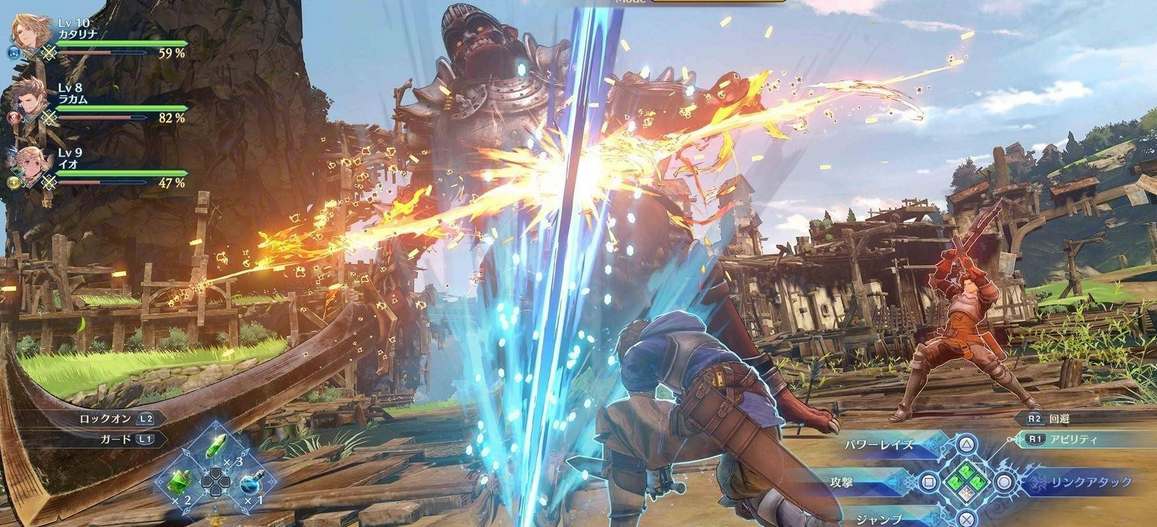
Task: Click the green diamond ability gauge
Action: tap(965, 482)
